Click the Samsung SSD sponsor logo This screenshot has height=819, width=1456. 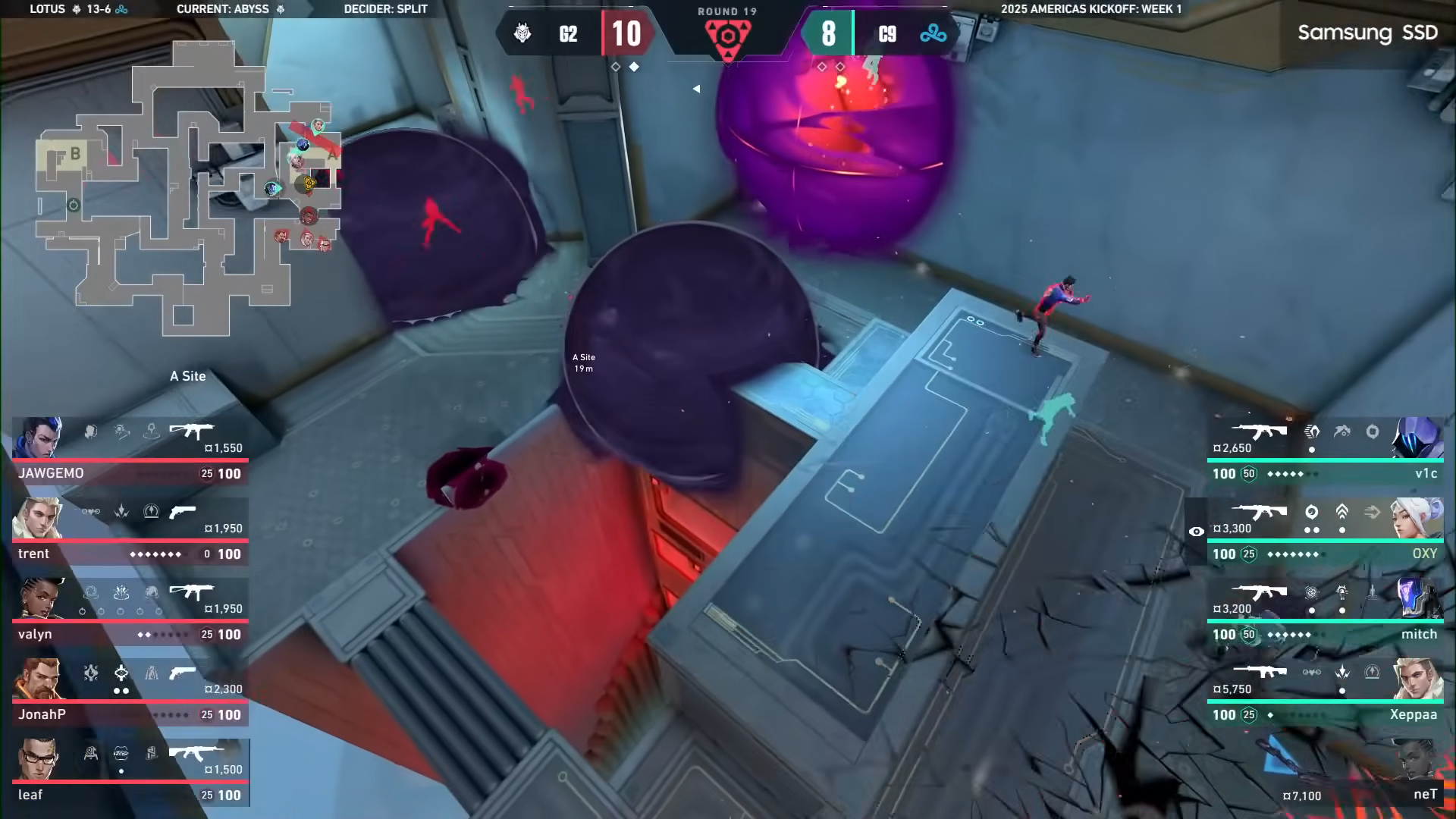coord(1367,33)
